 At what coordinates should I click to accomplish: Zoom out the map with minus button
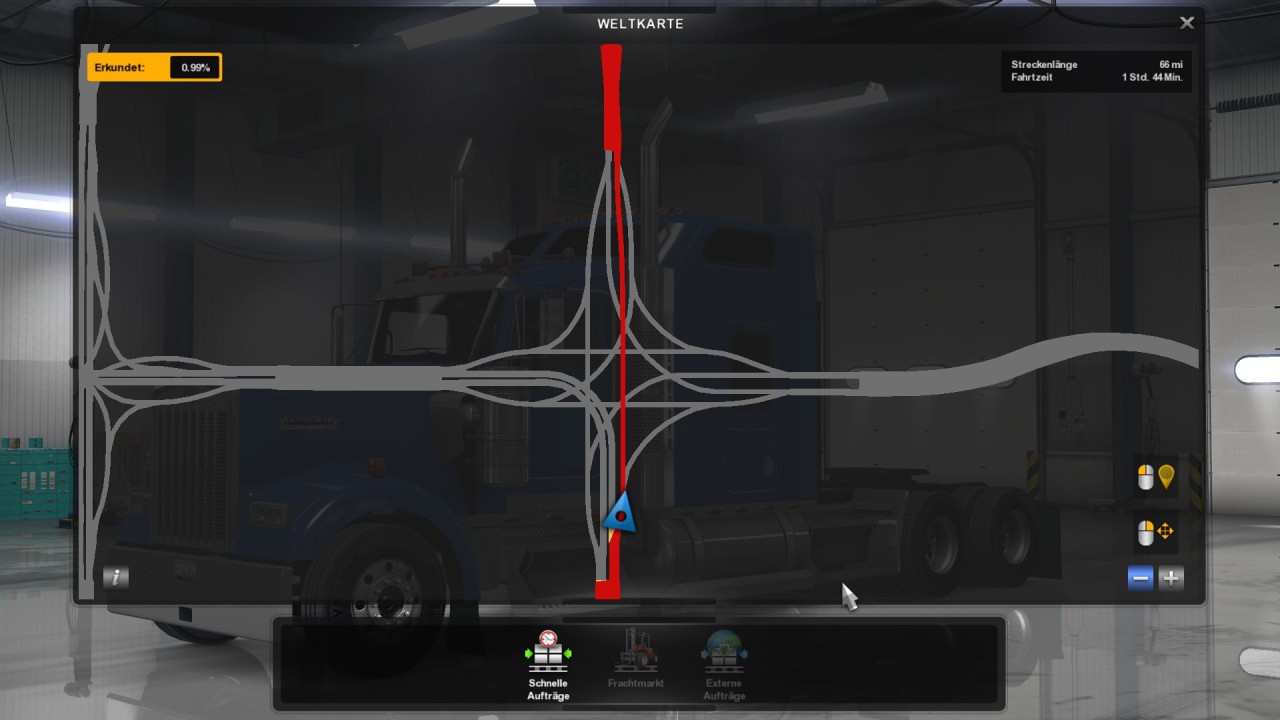tap(1141, 577)
